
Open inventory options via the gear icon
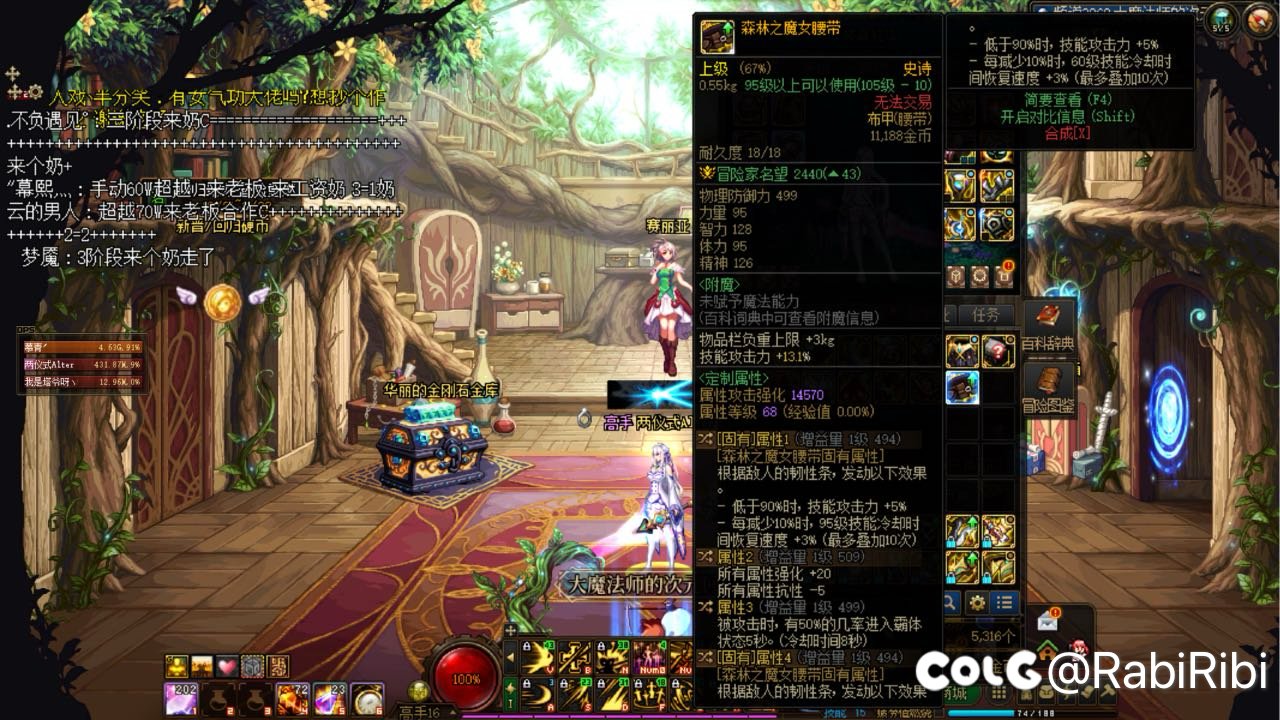coord(977,602)
